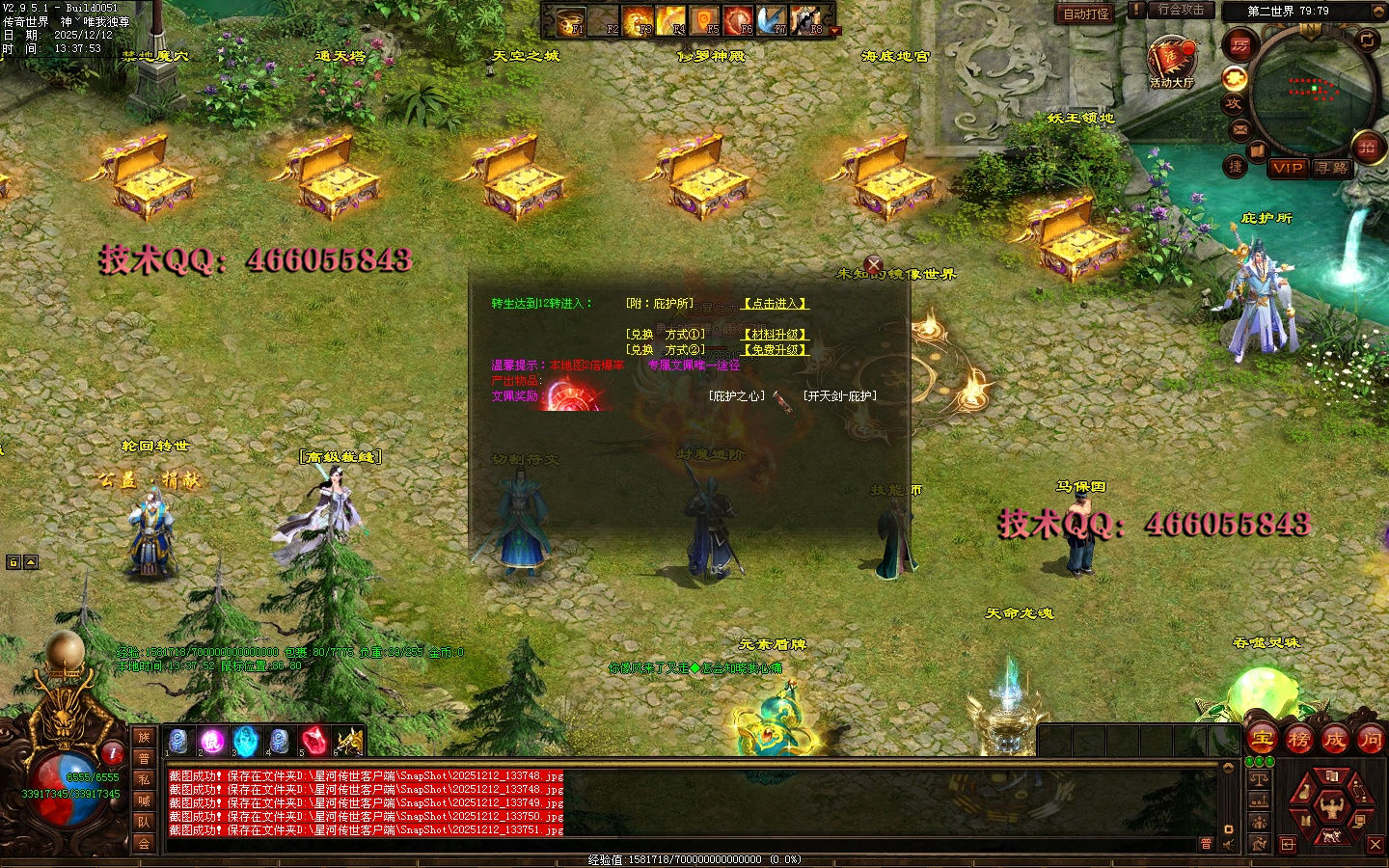Viewport: 1389px width, 868px height.
Task: Open the F1 golden pot skill
Action: (x=572, y=19)
